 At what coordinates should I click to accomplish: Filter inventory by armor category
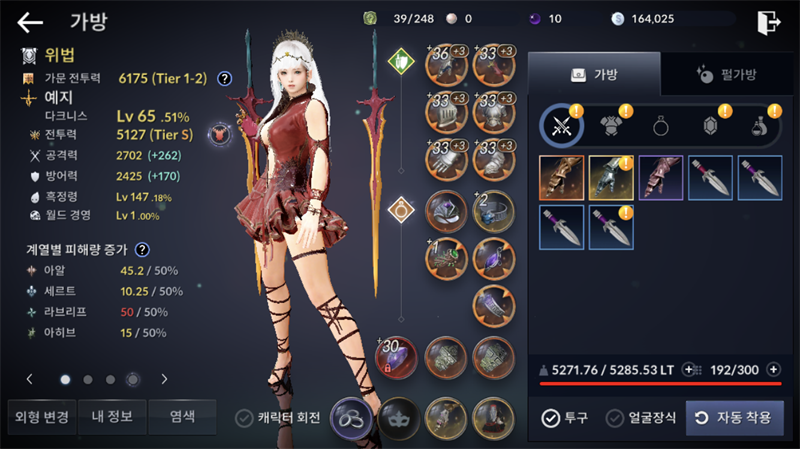(610, 126)
